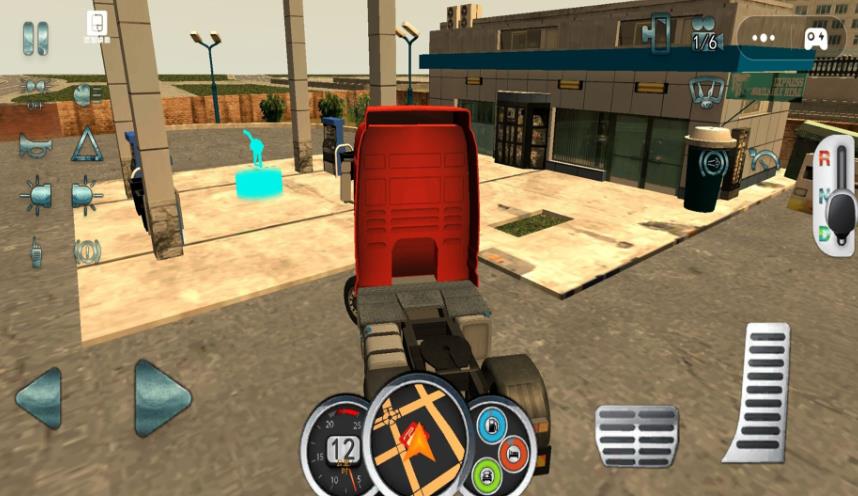This screenshot has height=496, width=858.
Task: Toggle the hazard warning triangle
Action: (x=87, y=145)
